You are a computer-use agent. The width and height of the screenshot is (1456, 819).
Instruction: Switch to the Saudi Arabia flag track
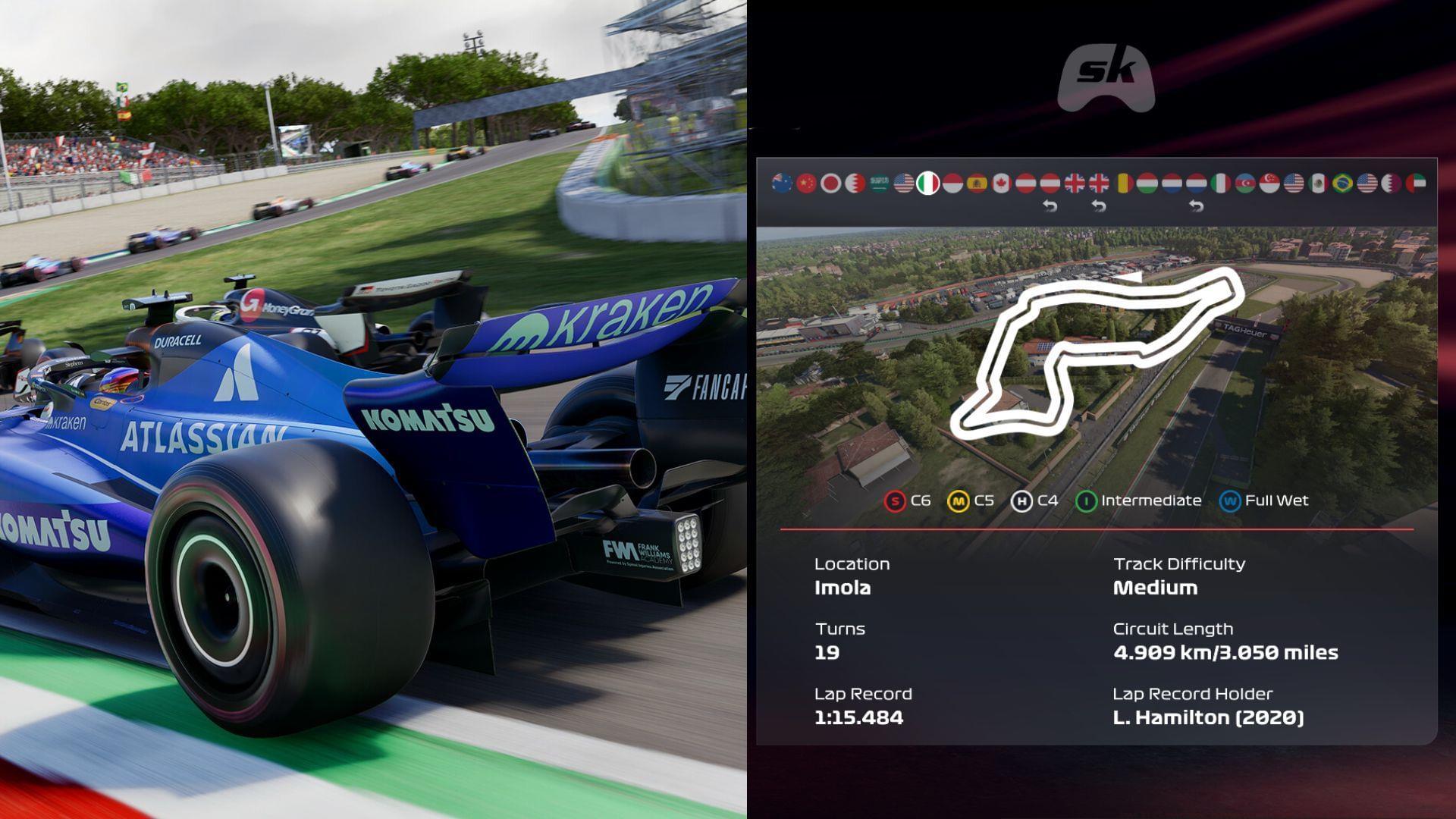tap(879, 183)
